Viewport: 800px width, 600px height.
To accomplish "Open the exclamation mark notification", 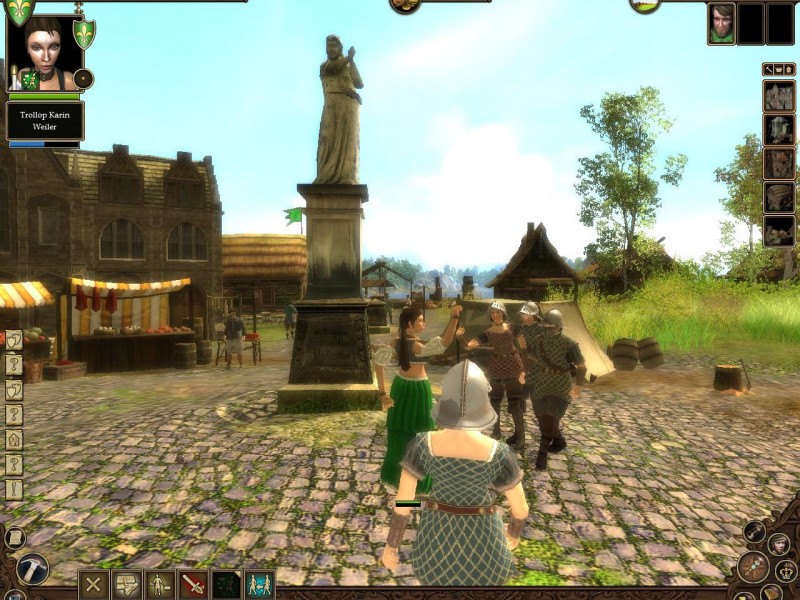I will tap(14, 489).
